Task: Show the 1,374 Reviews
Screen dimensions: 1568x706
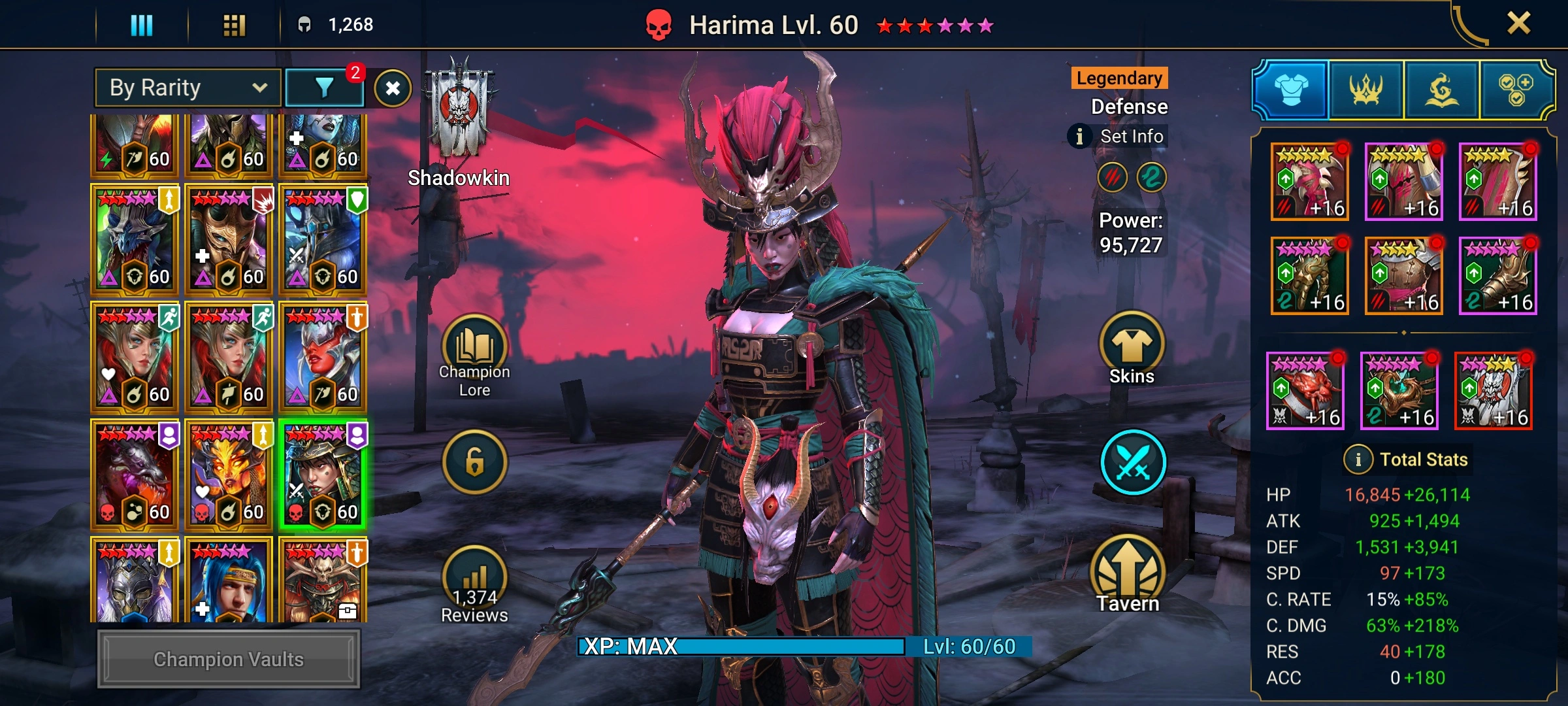Action: click(x=474, y=585)
